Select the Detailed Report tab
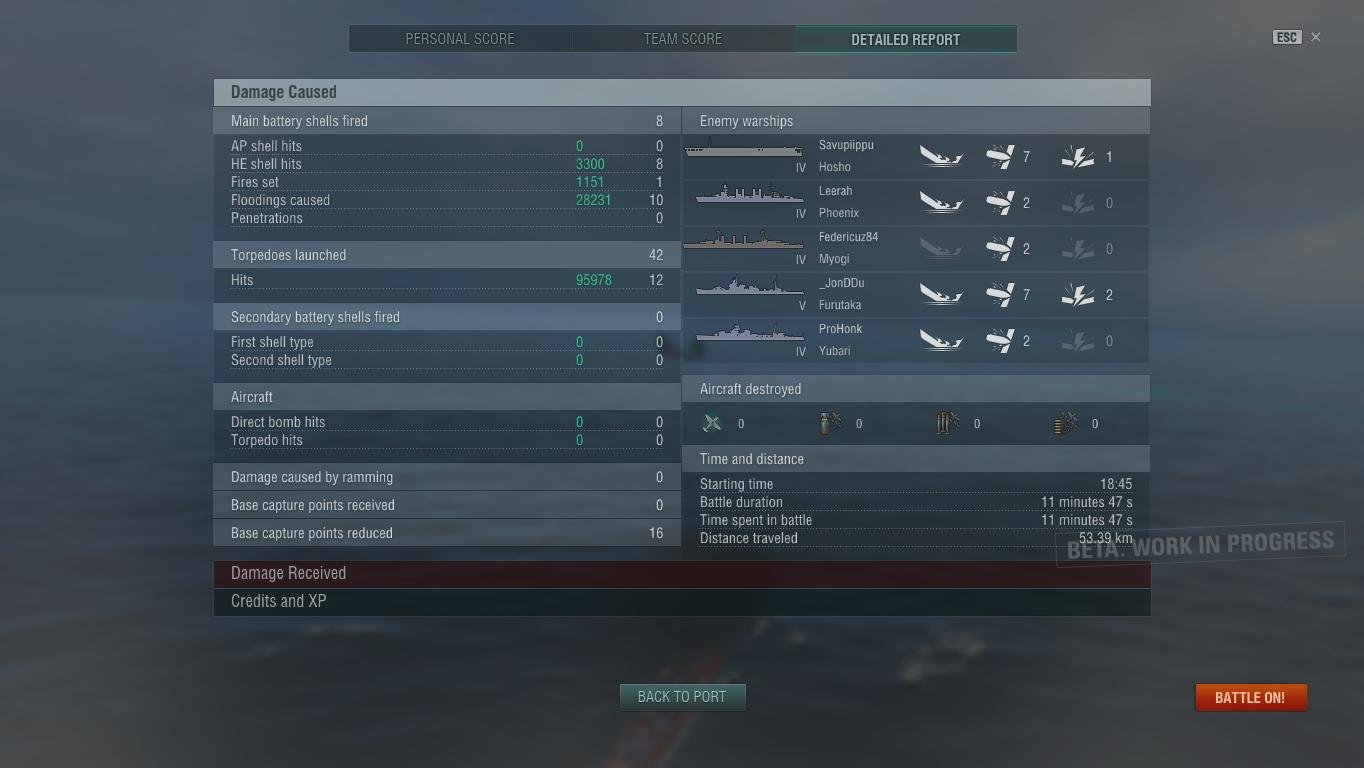Image resolution: width=1364 pixels, height=768 pixels. pos(905,39)
